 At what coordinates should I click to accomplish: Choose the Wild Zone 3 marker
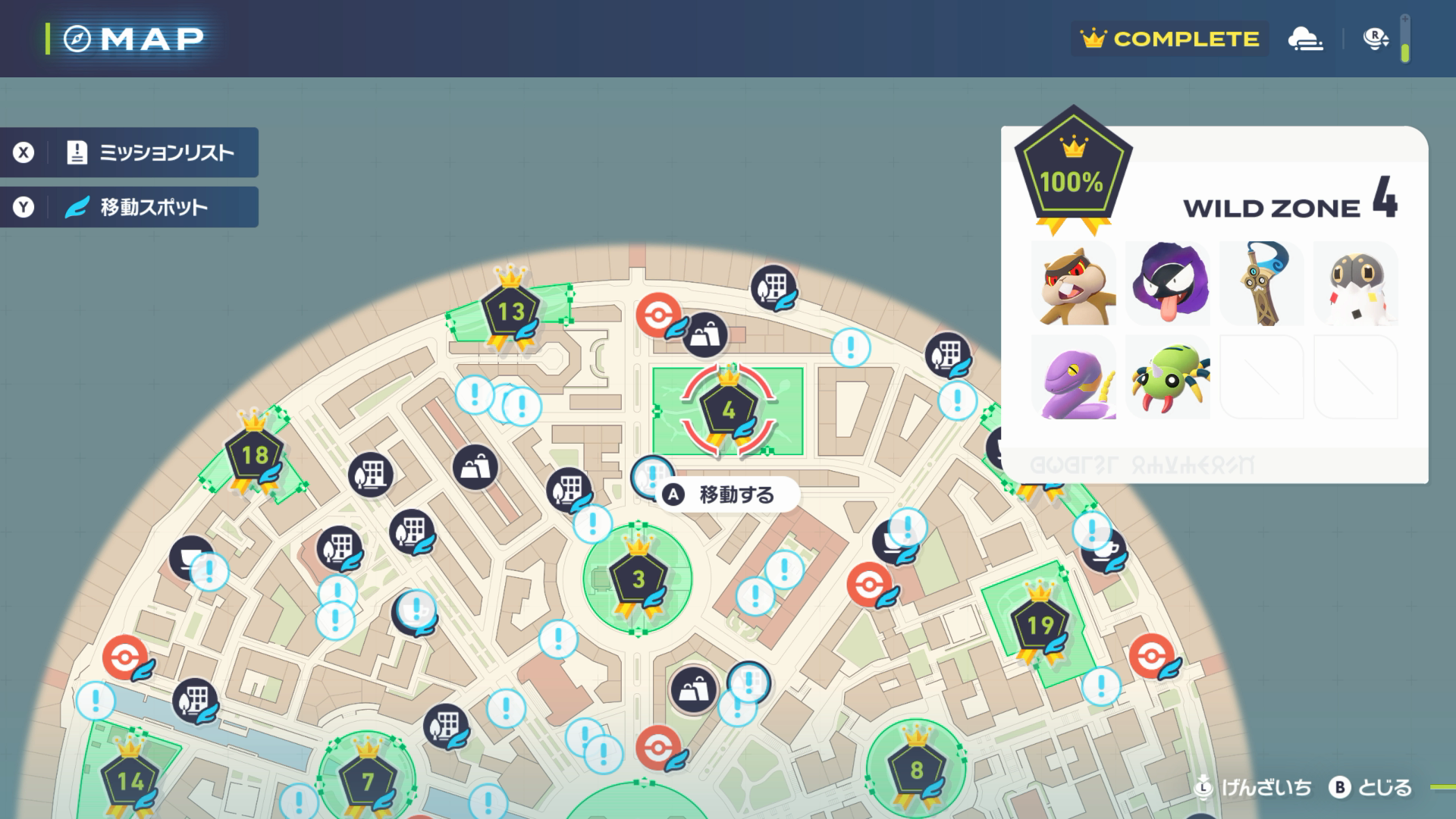click(639, 580)
